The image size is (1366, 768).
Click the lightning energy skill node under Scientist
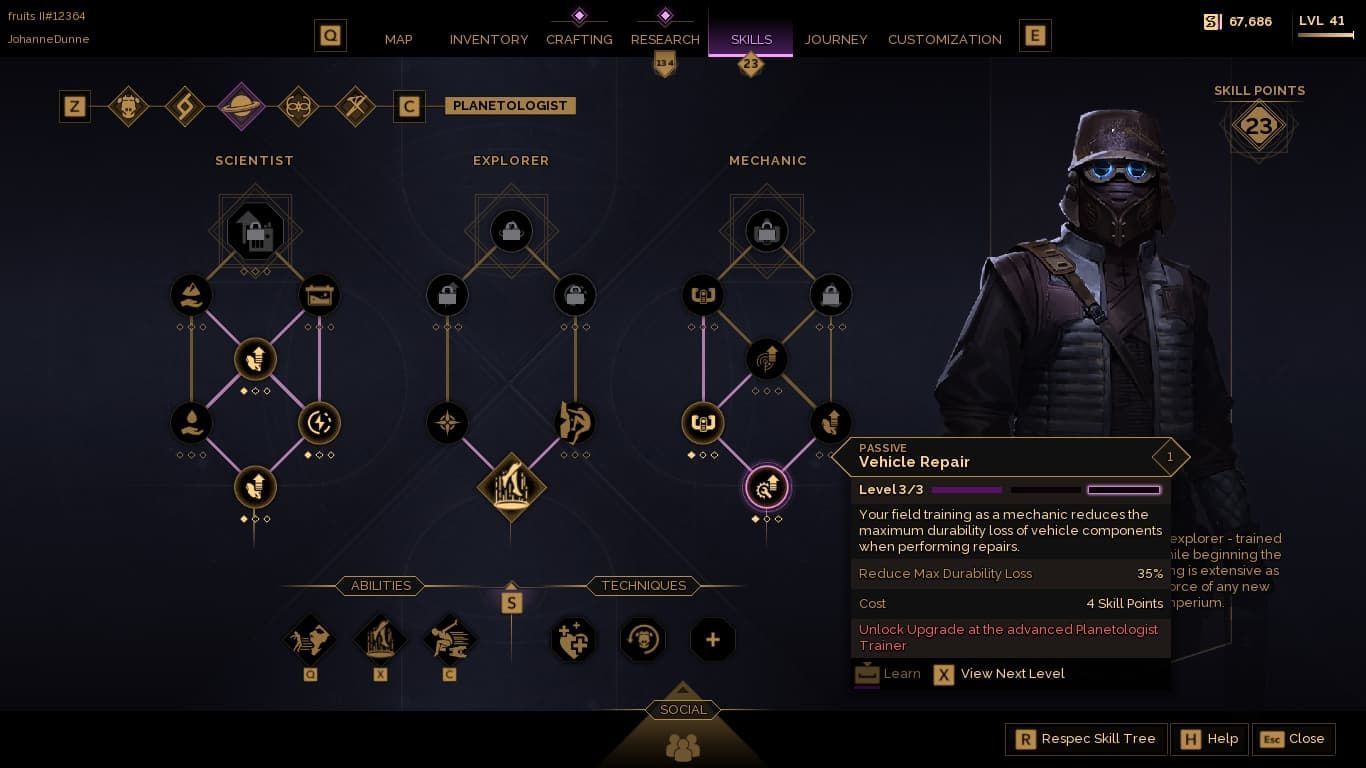click(319, 422)
